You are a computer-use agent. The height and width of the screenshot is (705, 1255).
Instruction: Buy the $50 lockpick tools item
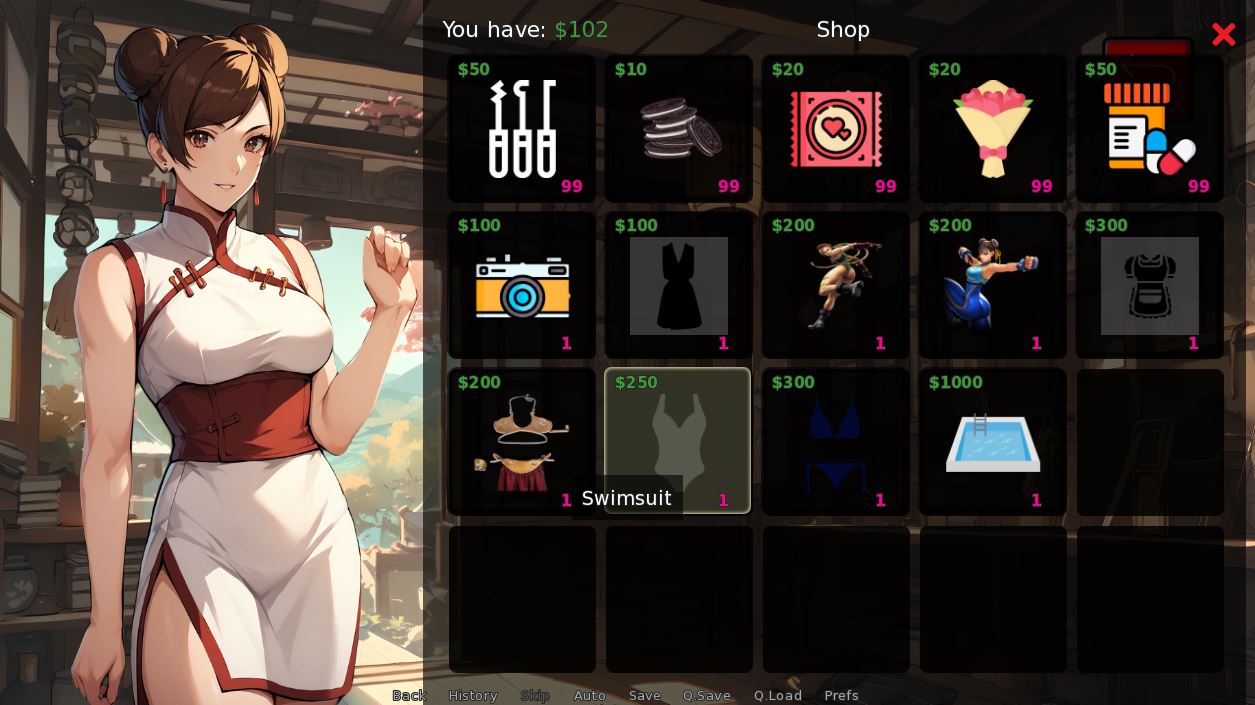point(522,129)
